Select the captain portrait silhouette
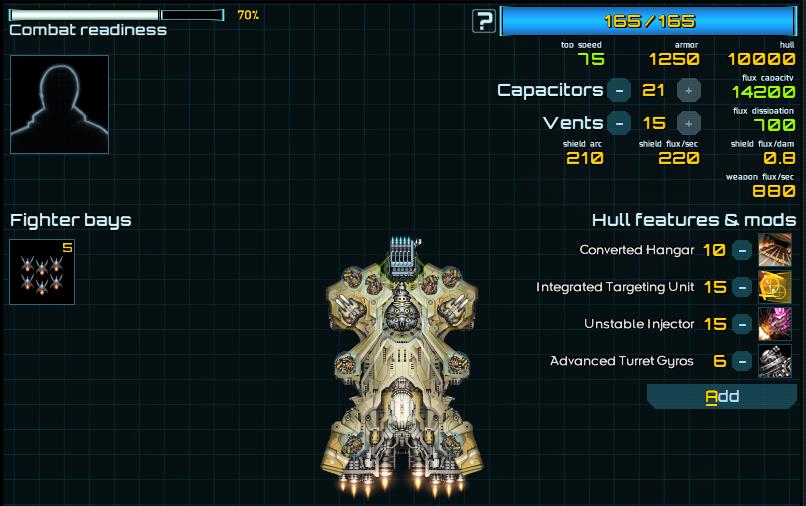 [59, 104]
